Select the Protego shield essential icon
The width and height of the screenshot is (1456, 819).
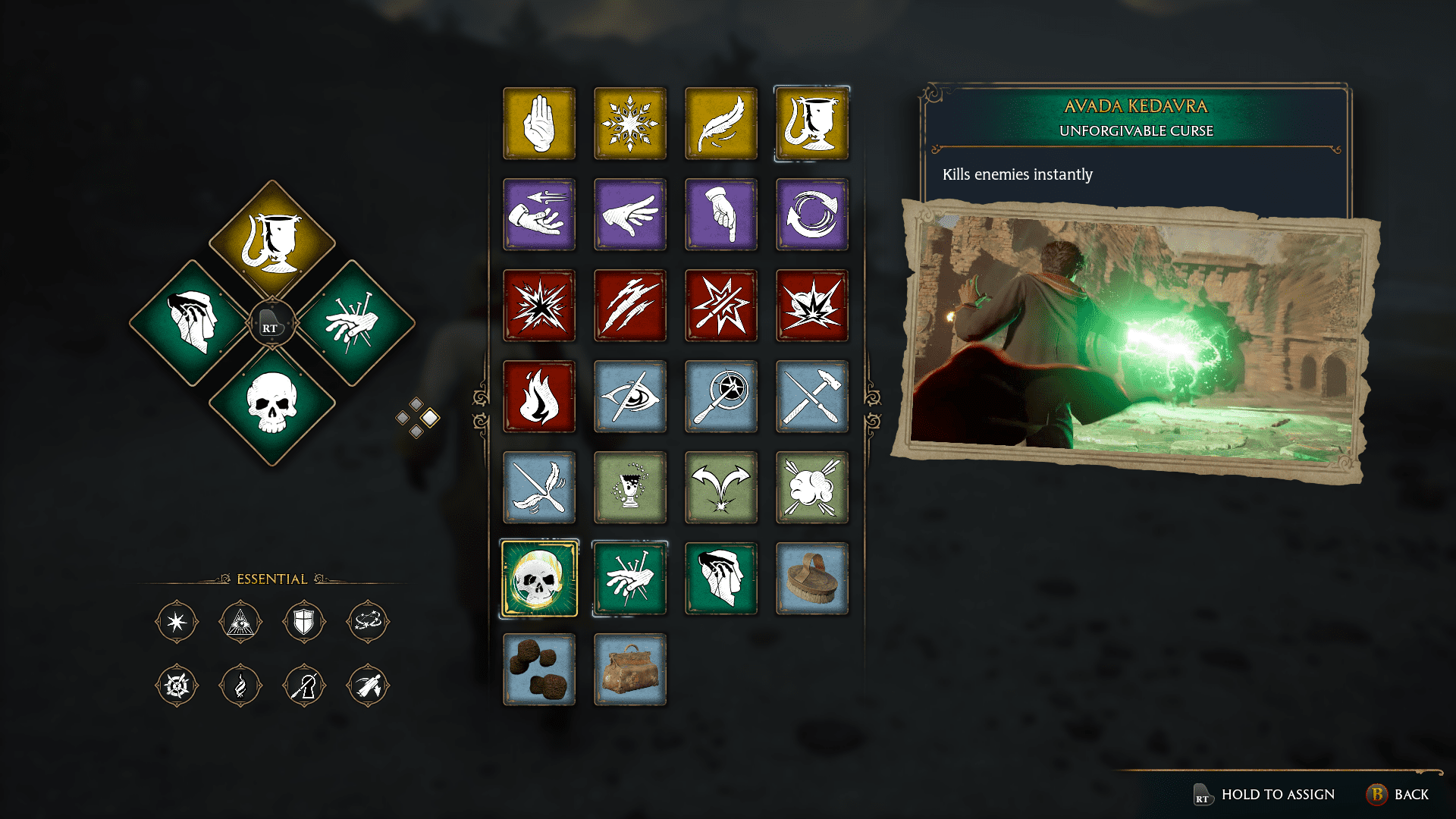point(304,621)
